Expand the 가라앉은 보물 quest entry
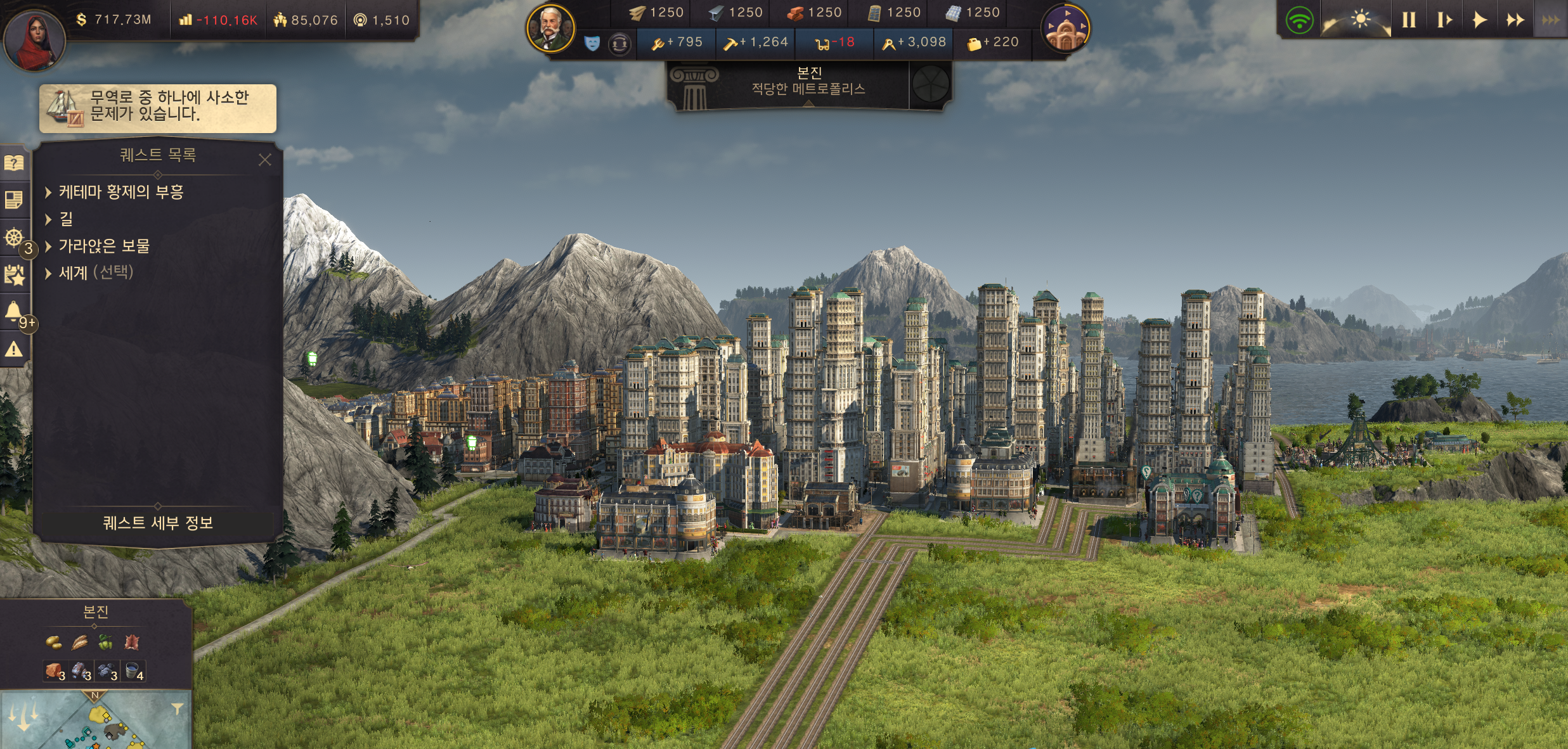 (103, 246)
